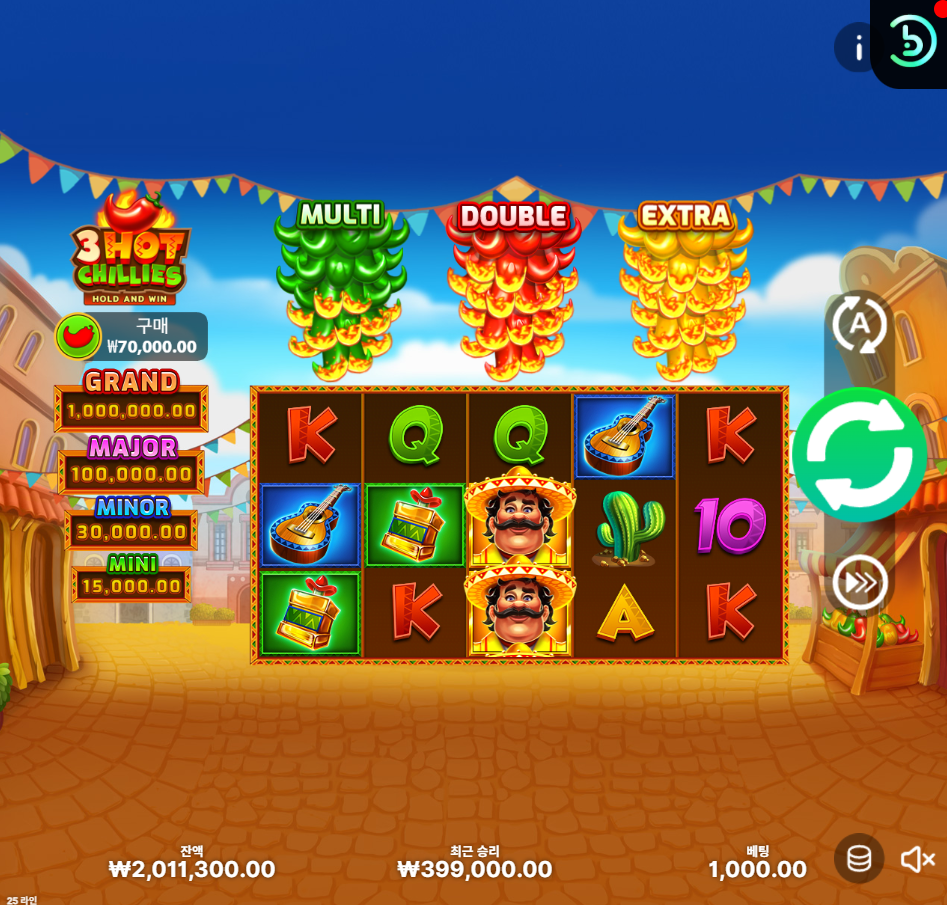Open the bet coin stack settings
The image size is (947, 905).
[859, 858]
